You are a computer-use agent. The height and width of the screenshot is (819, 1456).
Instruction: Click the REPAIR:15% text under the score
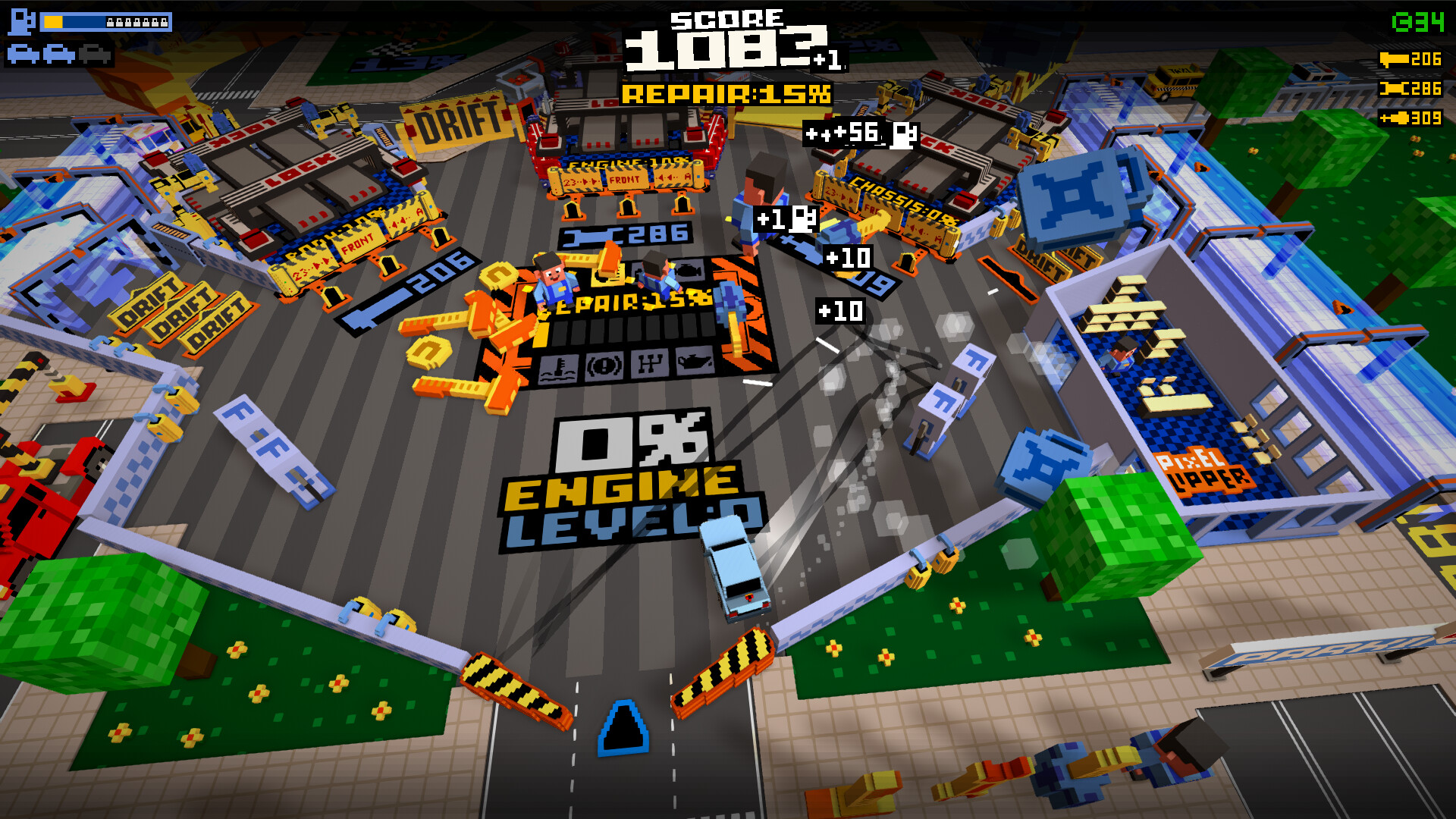point(726,94)
